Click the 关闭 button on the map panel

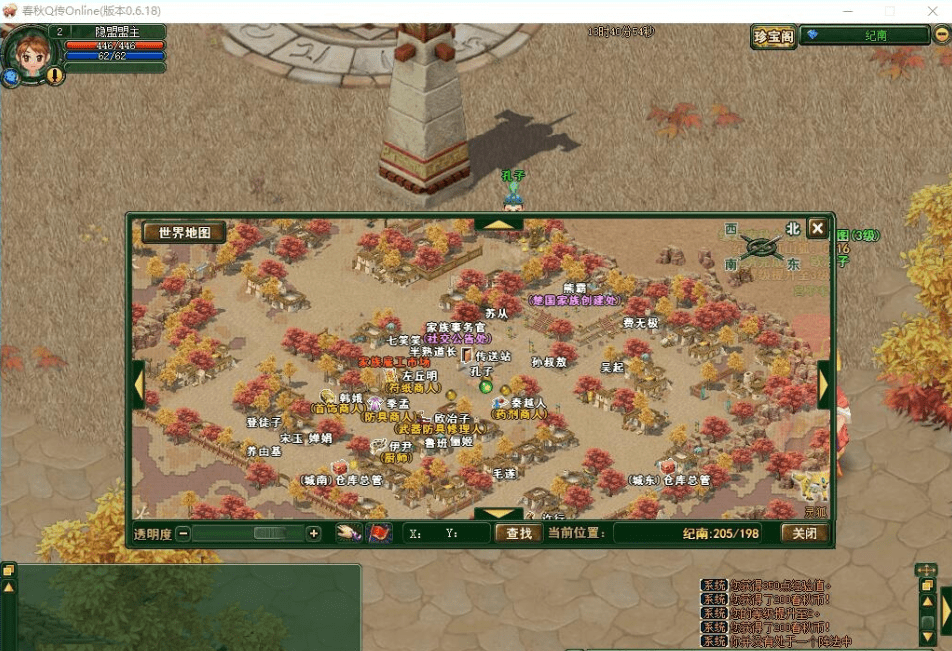[x=804, y=533]
